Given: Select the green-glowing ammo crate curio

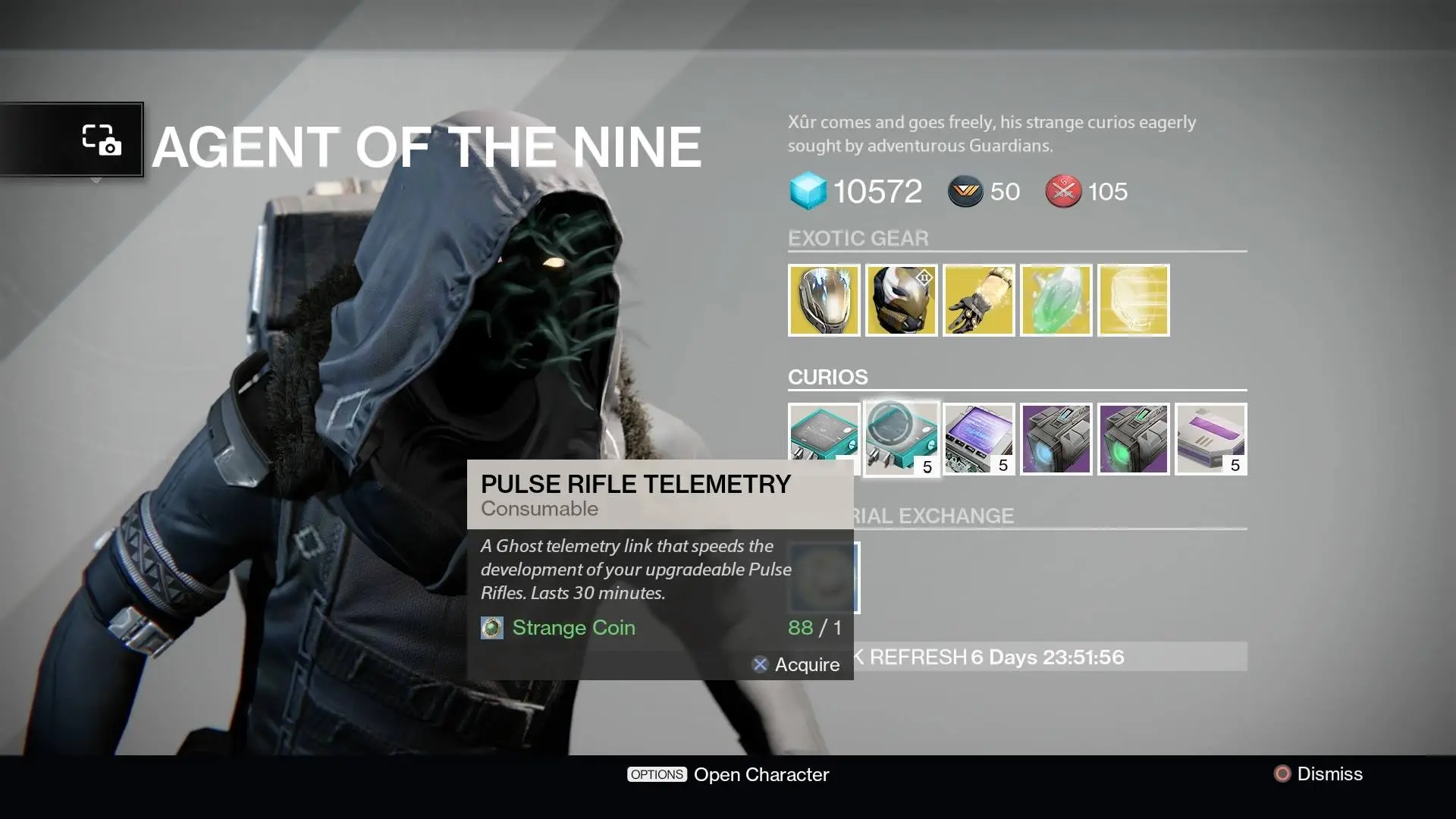Looking at the screenshot, I should [x=1133, y=439].
